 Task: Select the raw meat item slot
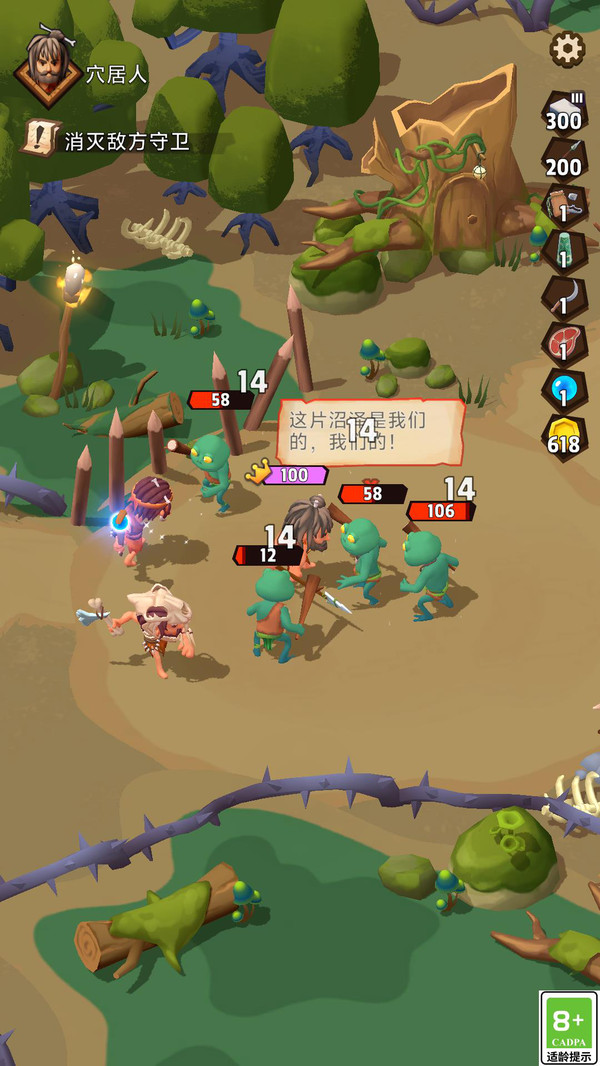tap(564, 343)
